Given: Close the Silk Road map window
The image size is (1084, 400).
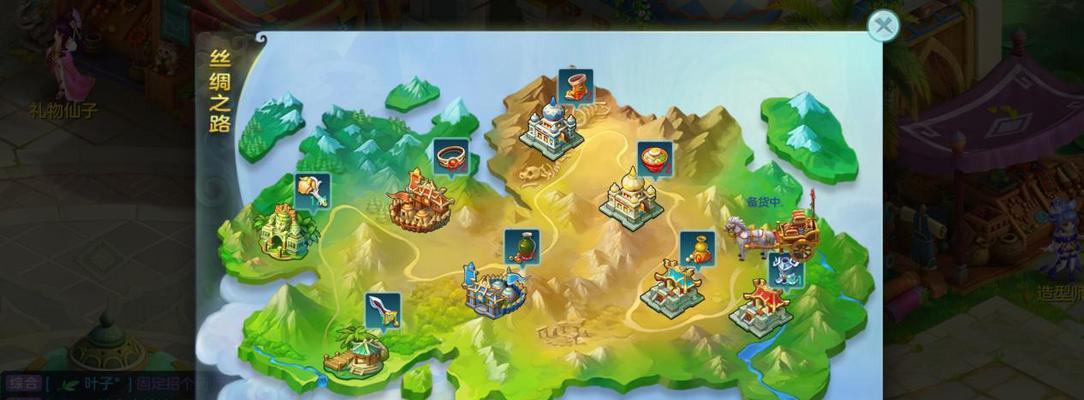Looking at the screenshot, I should [882, 26].
